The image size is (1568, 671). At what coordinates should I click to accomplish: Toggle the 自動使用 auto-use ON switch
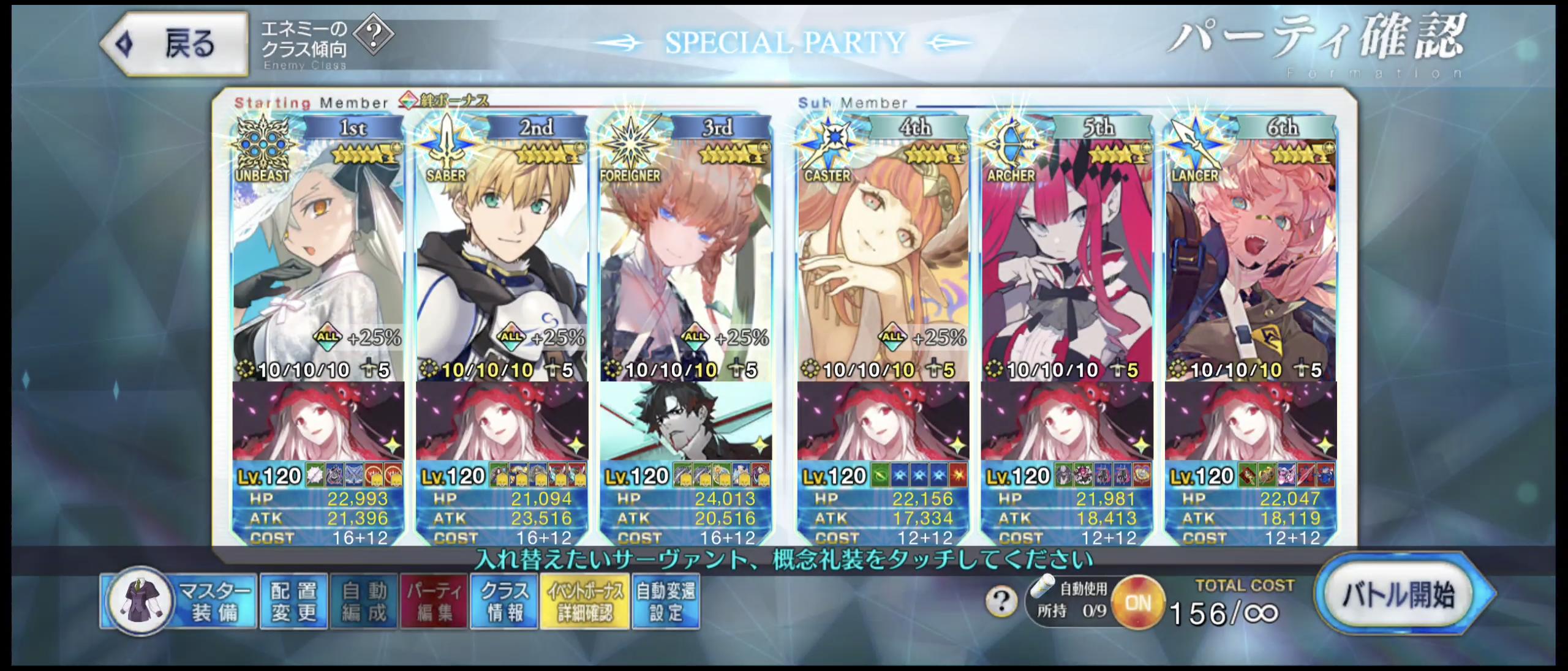click(1137, 603)
